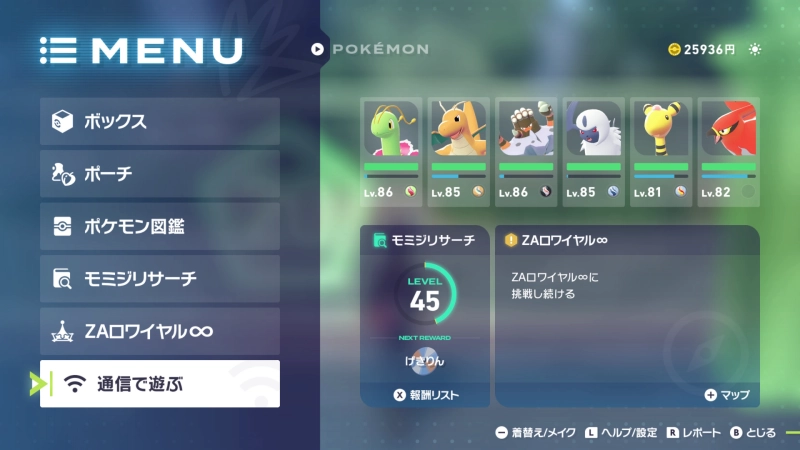800x450 pixels.
Task: Open the 報酬リスト reward list
Action: (x=426, y=395)
